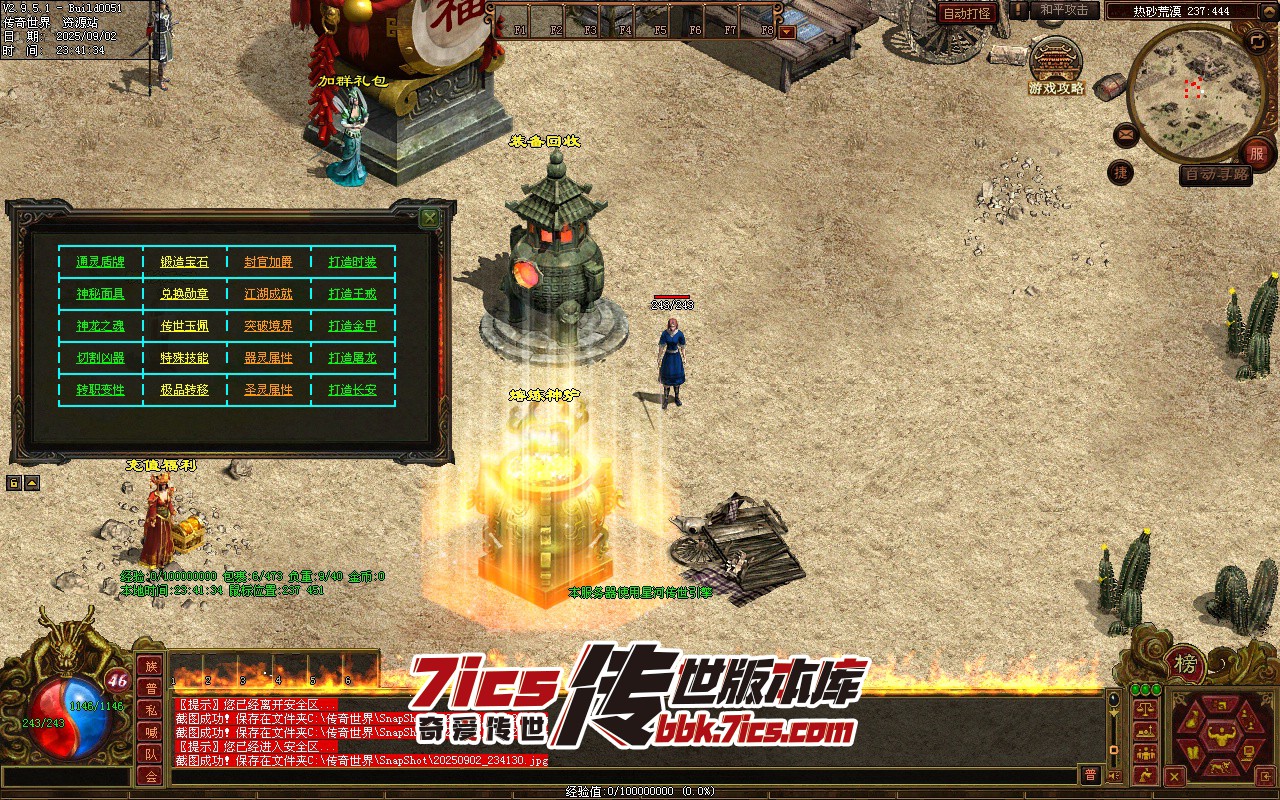Select 突破境界 realm breakthrough
1280x800 pixels.
click(269, 326)
